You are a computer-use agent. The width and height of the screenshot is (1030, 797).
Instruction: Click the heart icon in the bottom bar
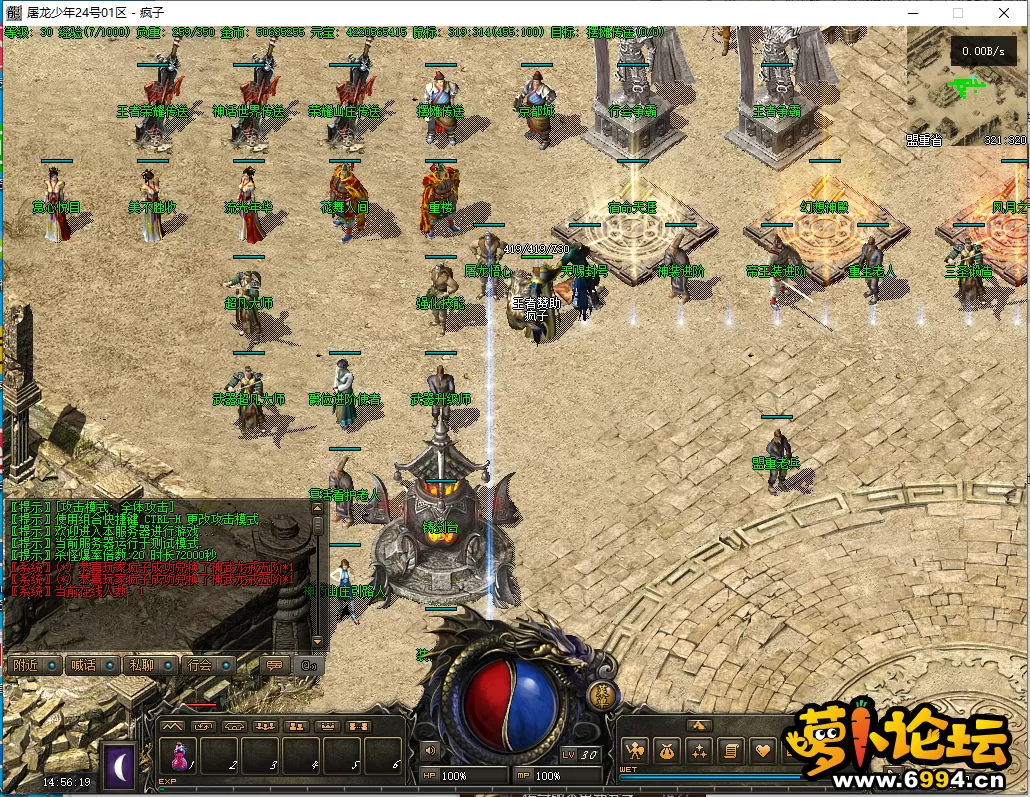[764, 750]
